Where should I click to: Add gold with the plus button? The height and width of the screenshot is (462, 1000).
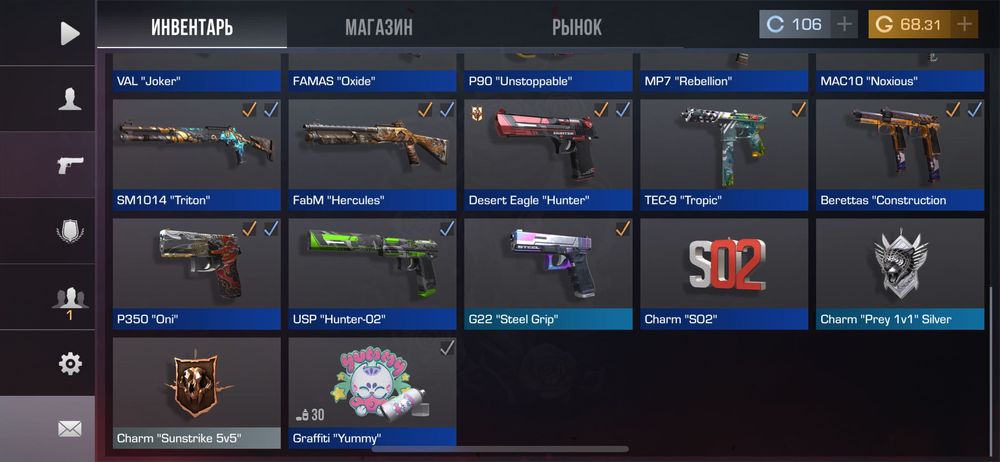click(964, 24)
